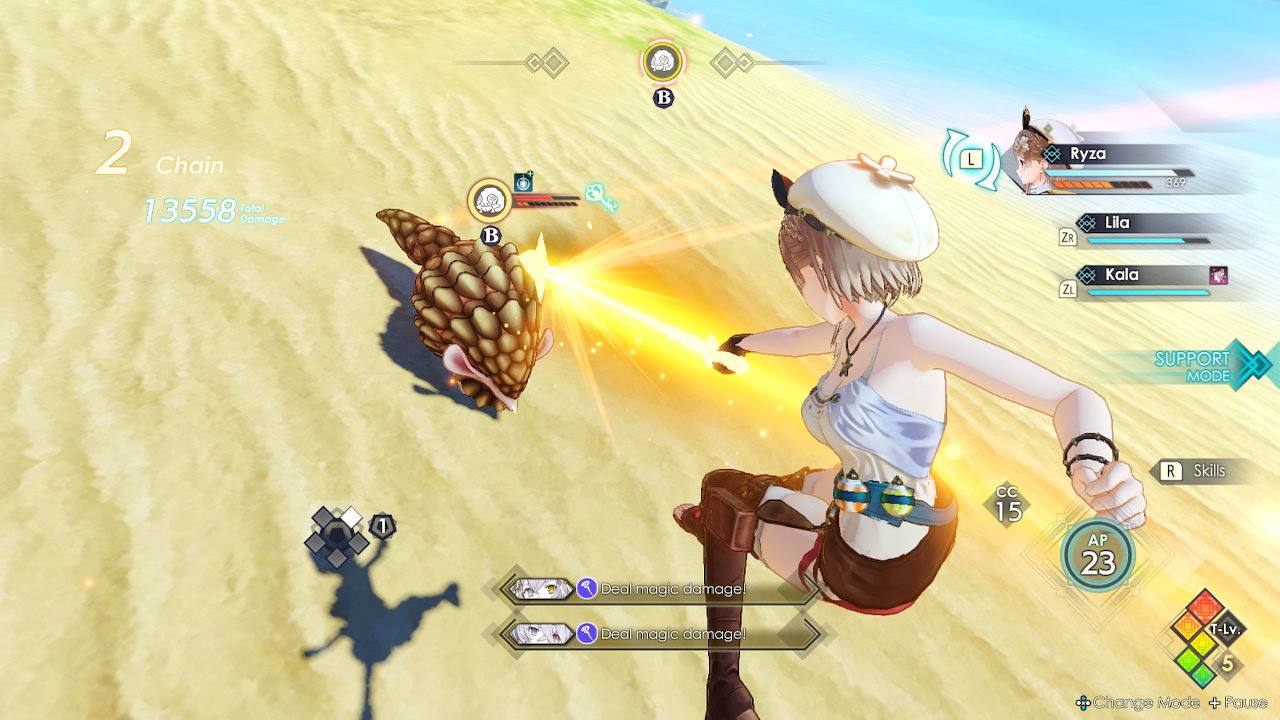Toggle Support Mode

(x=1196, y=364)
